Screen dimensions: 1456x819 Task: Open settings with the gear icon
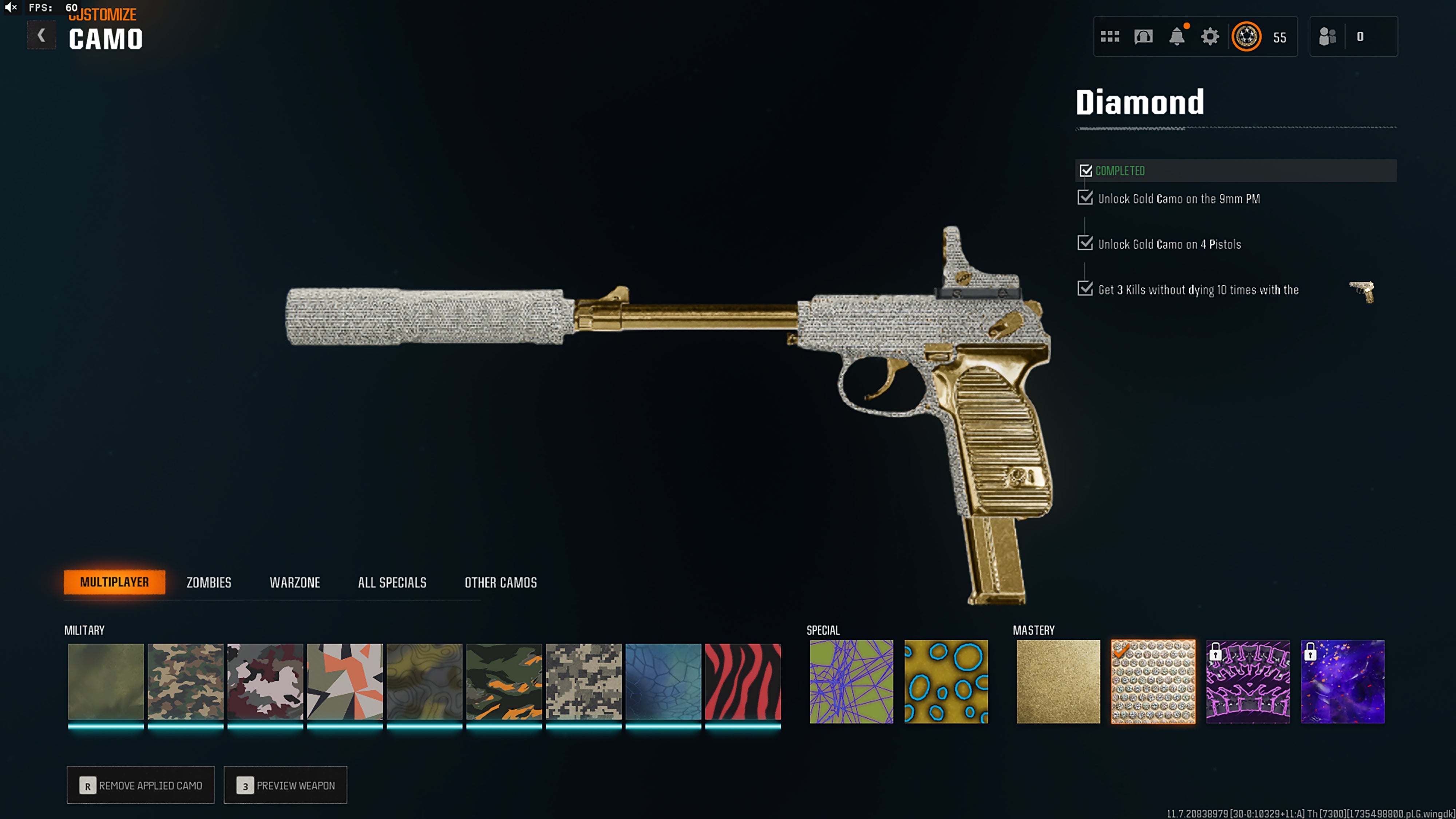1210,37
